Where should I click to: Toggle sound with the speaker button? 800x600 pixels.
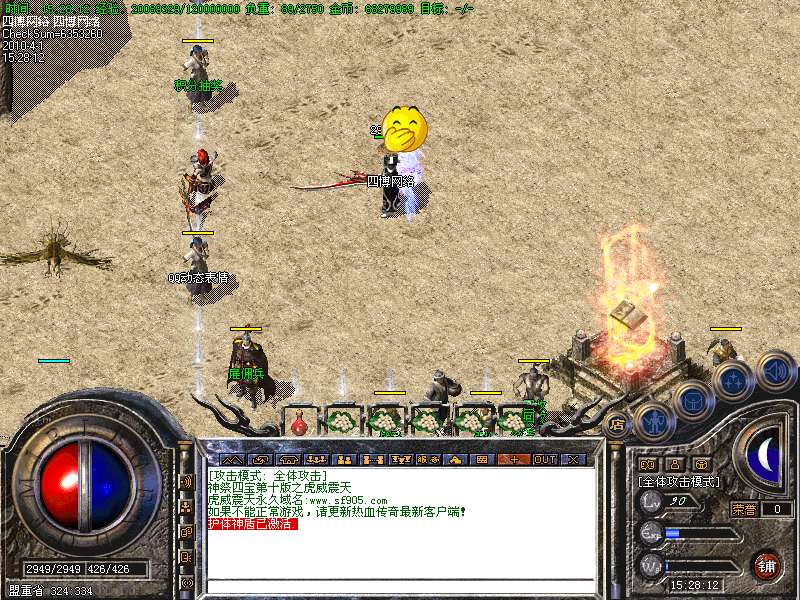coord(775,371)
